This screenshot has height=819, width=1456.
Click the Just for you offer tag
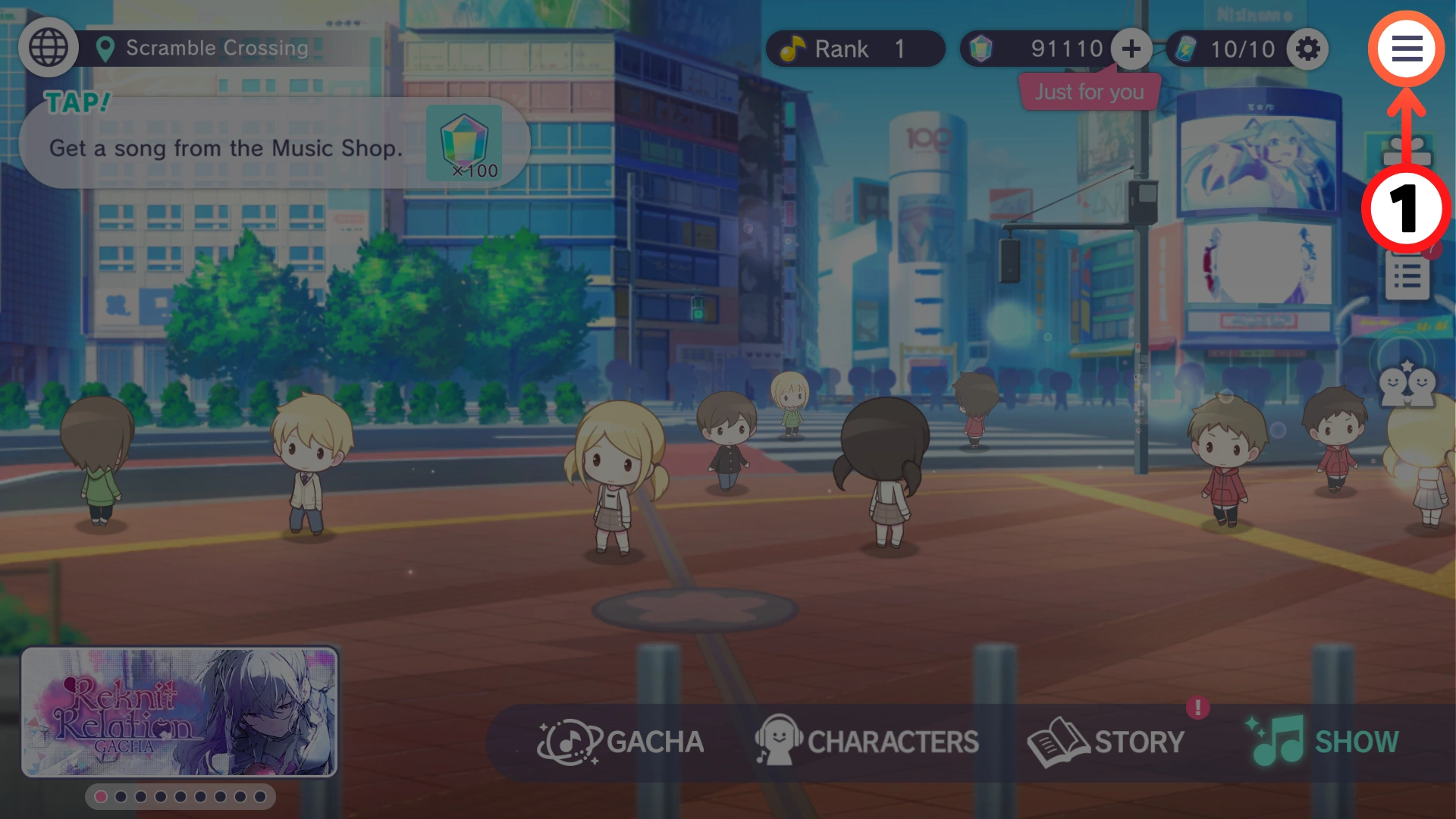[x=1089, y=93]
